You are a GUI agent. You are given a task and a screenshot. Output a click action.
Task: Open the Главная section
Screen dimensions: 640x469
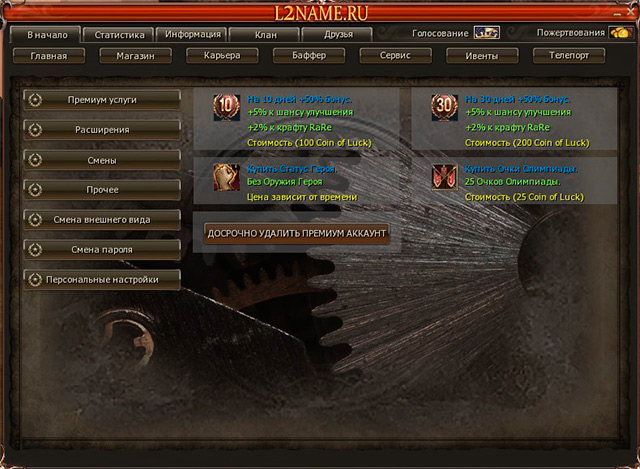tap(48, 56)
